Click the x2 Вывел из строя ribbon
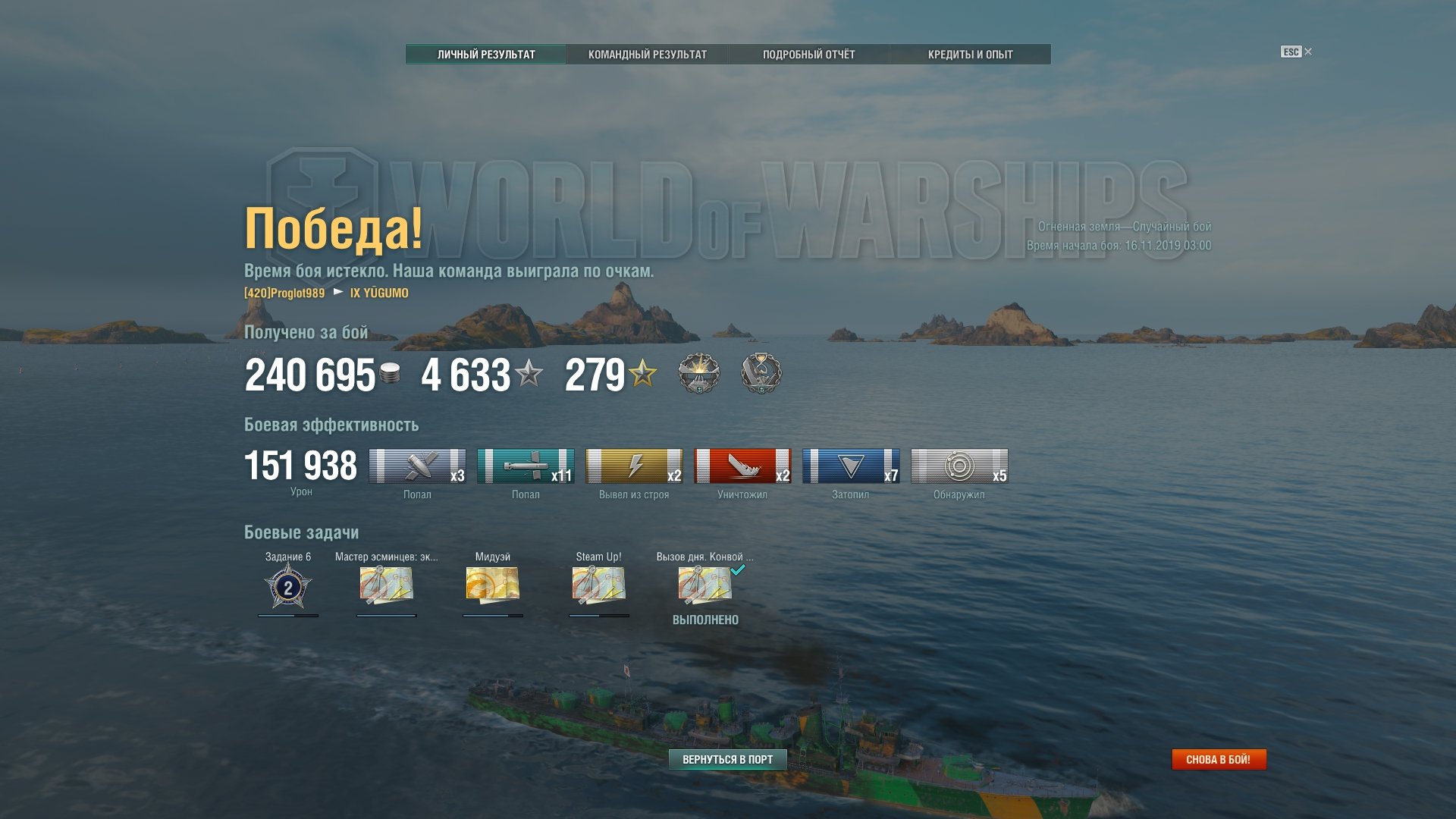Image resolution: width=1456 pixels, height=819 pixels. tap(634, 466)
